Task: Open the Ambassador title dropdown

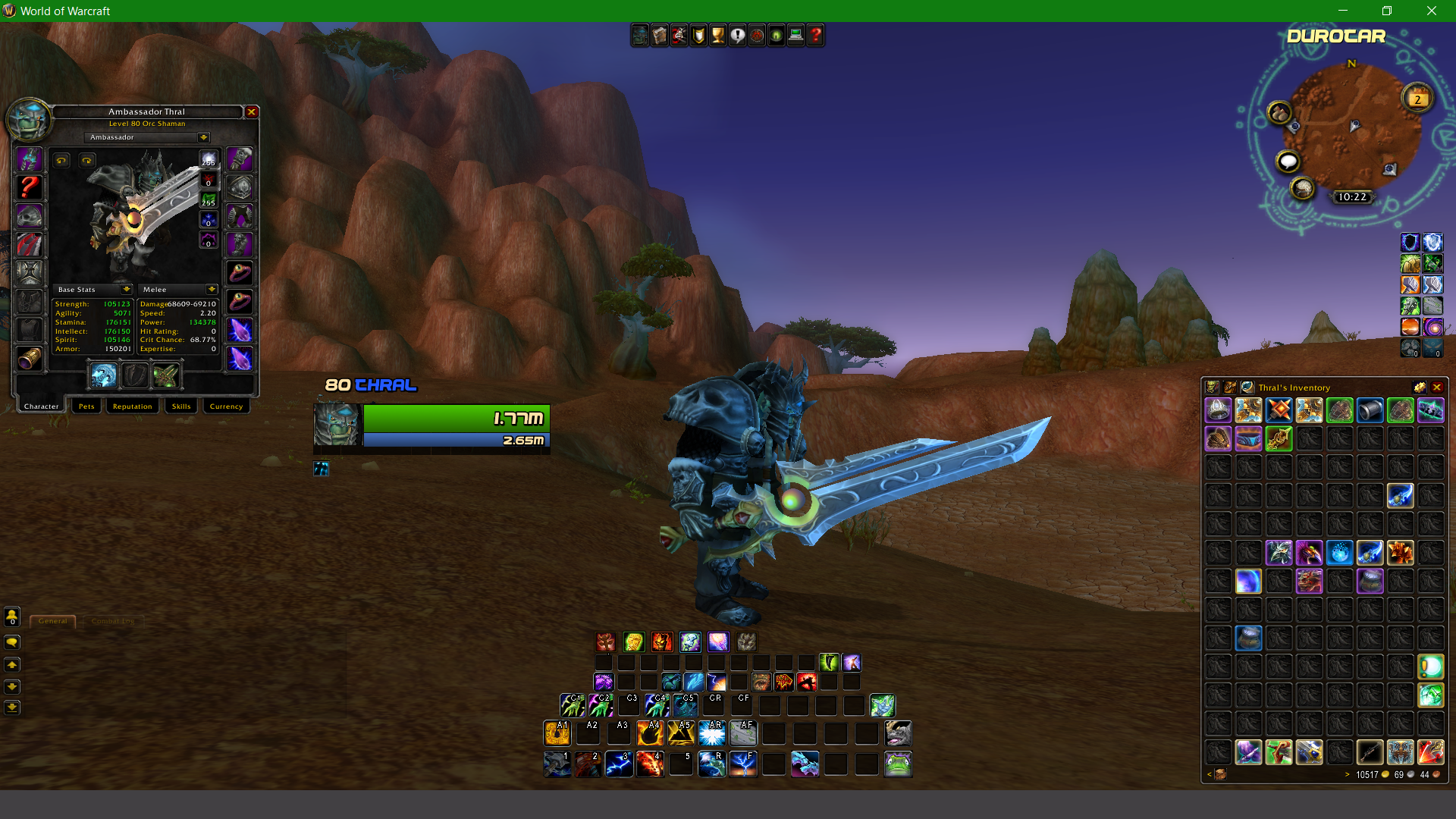Action: 203,138
